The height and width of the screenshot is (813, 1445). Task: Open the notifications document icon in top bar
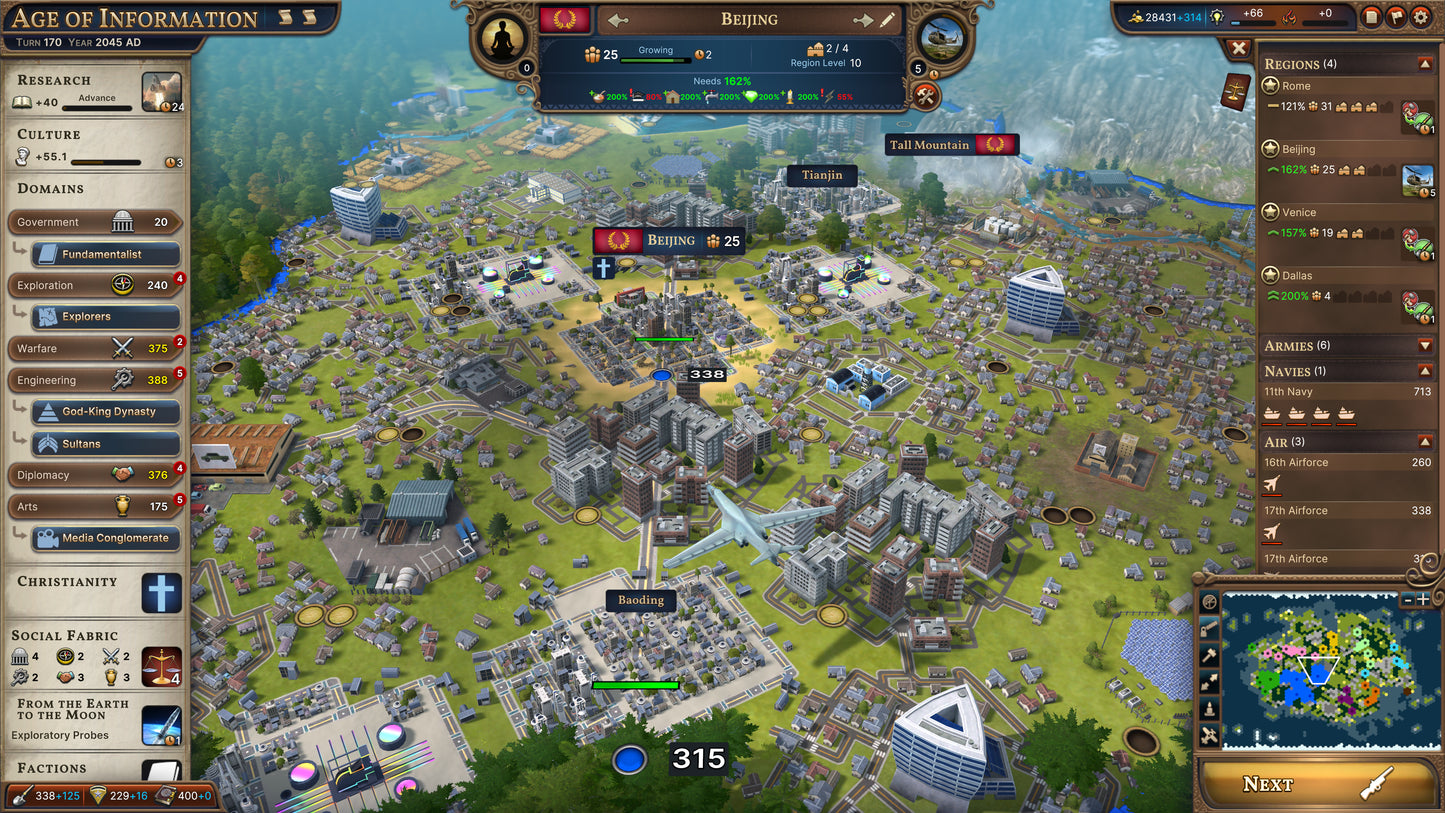tap(1371, 16)
